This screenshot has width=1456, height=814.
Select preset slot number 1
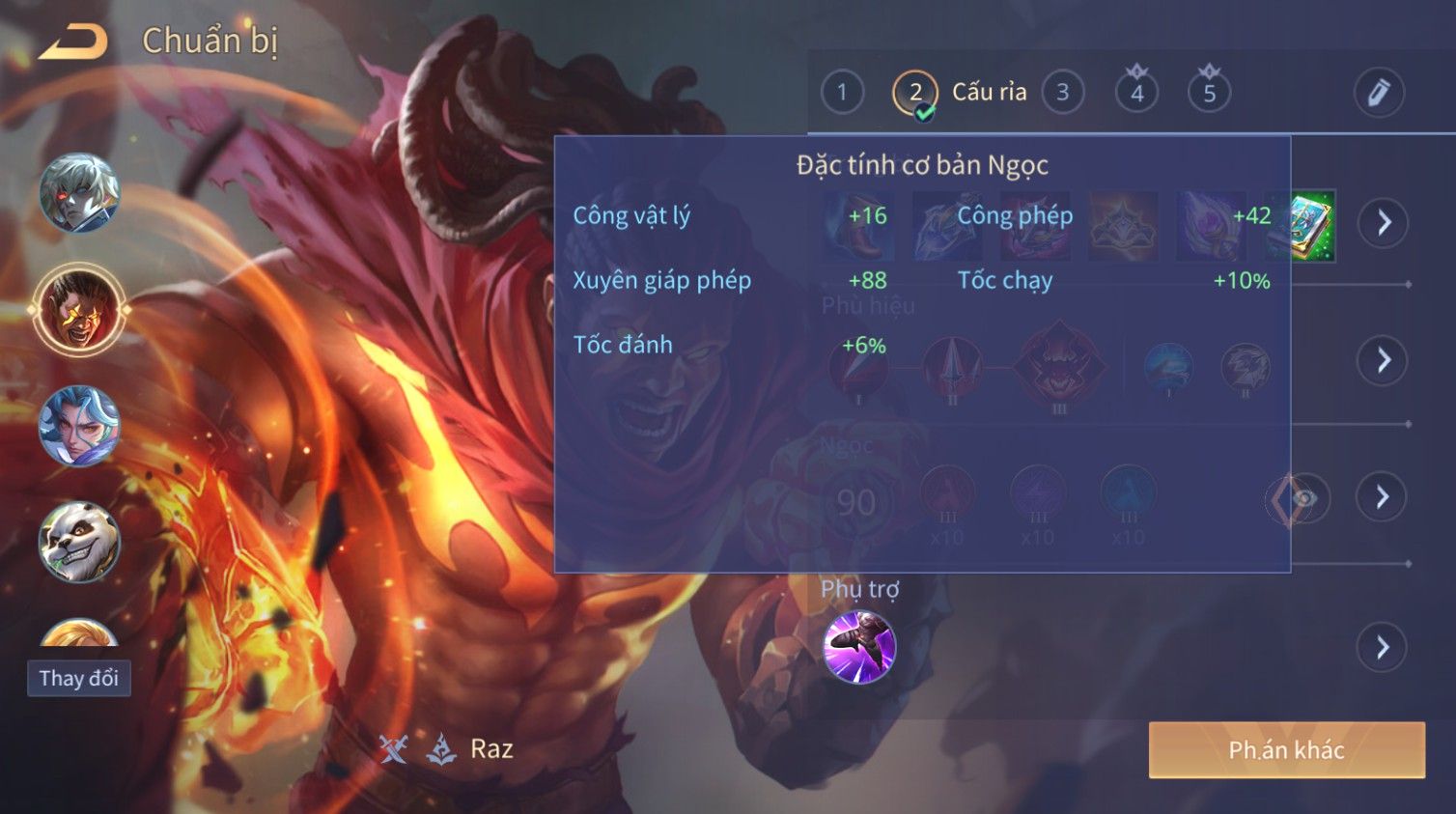point(842,93)
